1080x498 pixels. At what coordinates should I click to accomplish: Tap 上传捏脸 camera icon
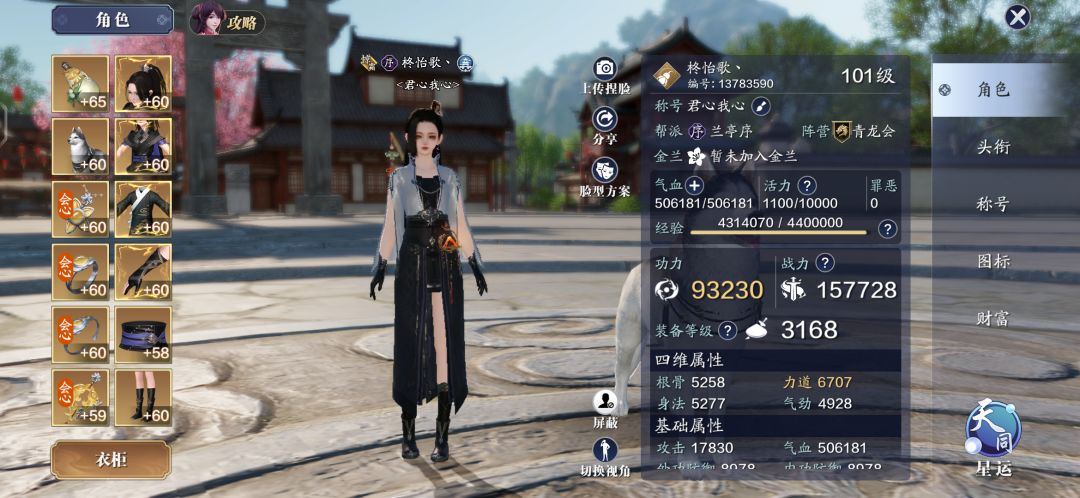[x=604, y=69]
